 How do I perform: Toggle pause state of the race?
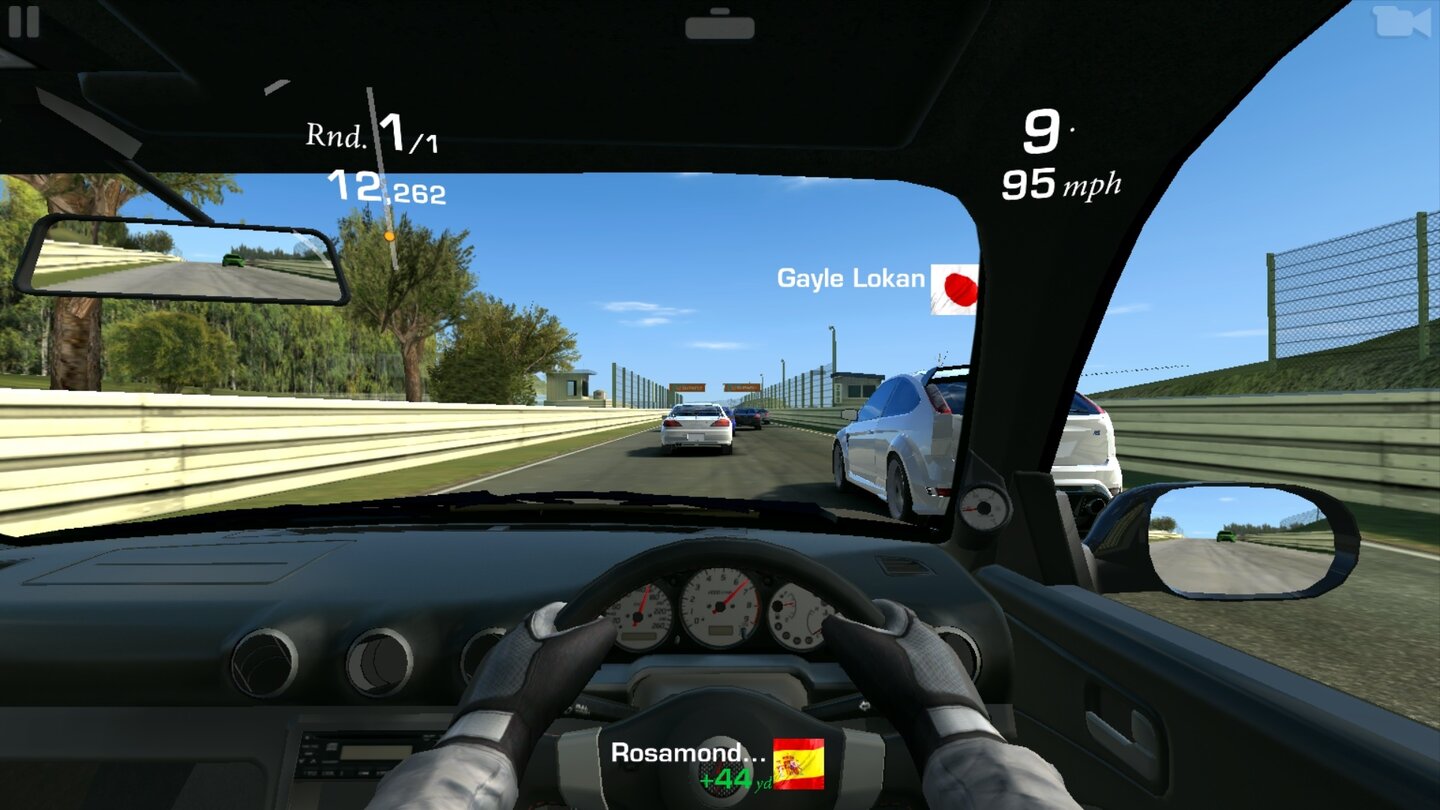[x=25, y=22]
